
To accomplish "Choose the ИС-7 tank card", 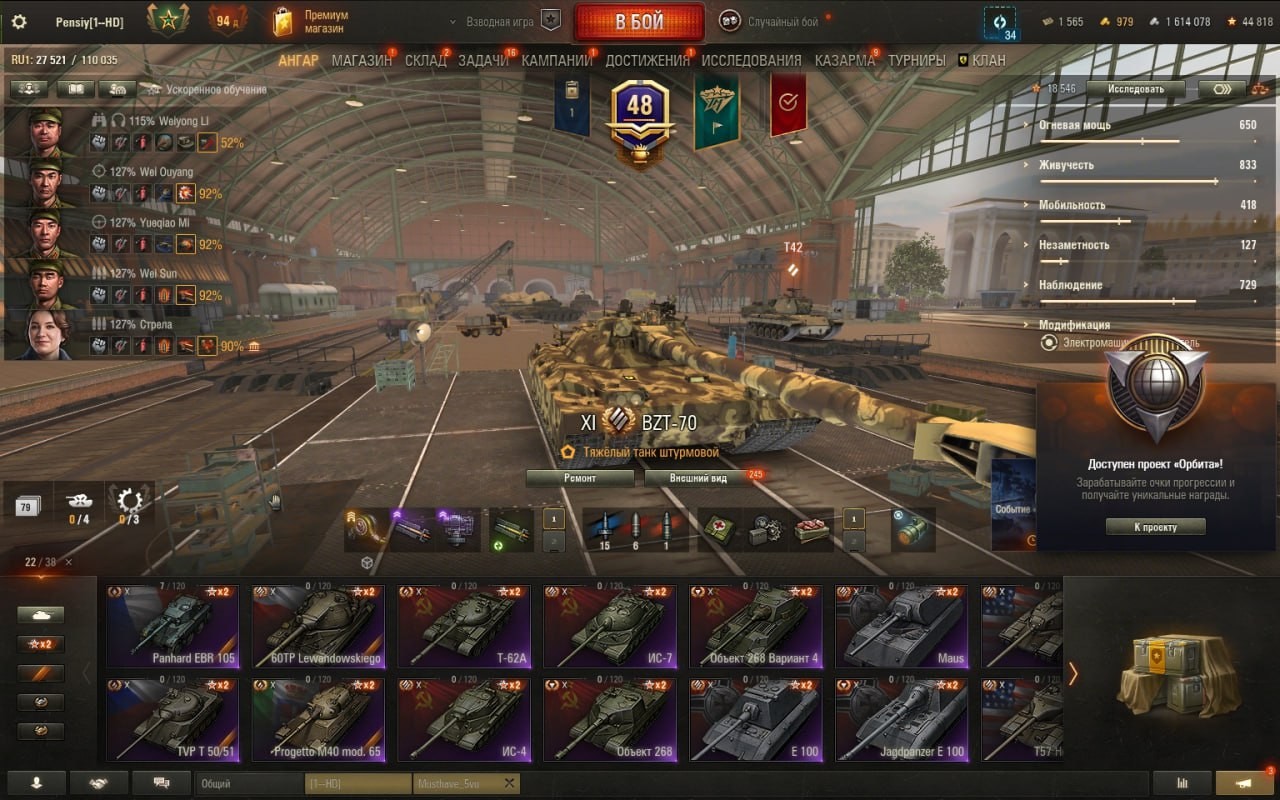I will coord(610,627).
